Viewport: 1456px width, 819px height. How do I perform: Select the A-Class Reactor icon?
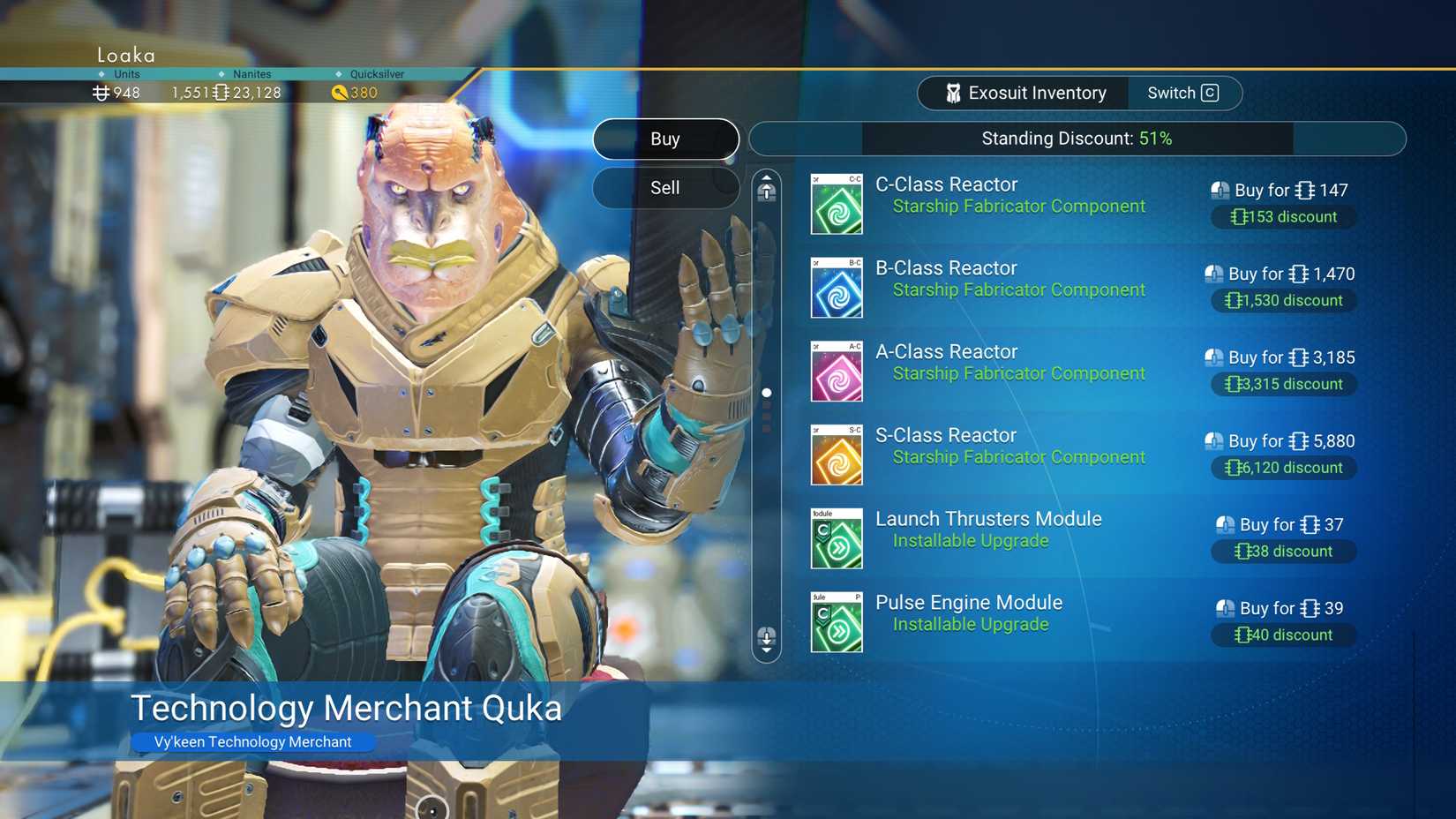tap(836, 371)
